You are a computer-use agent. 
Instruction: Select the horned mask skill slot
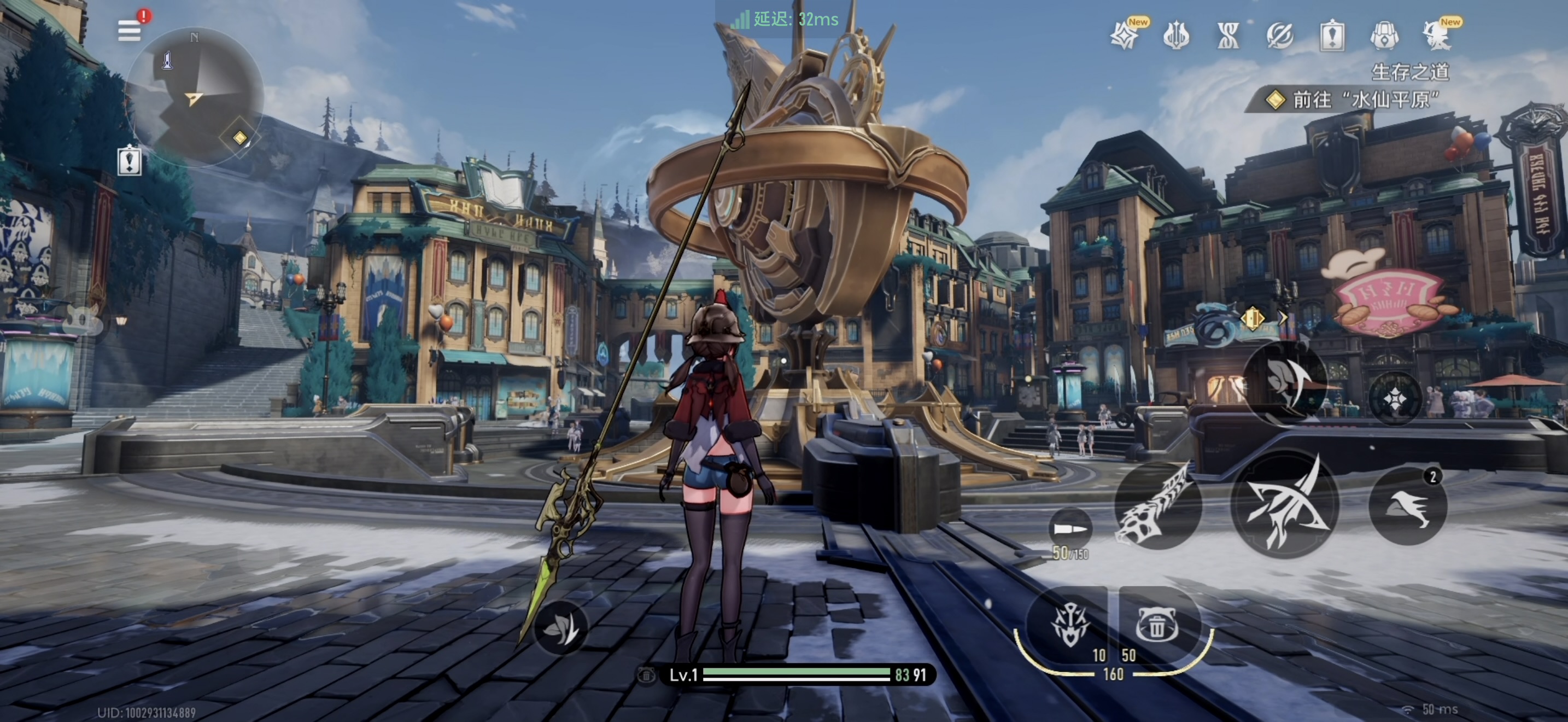[1070, 625]
